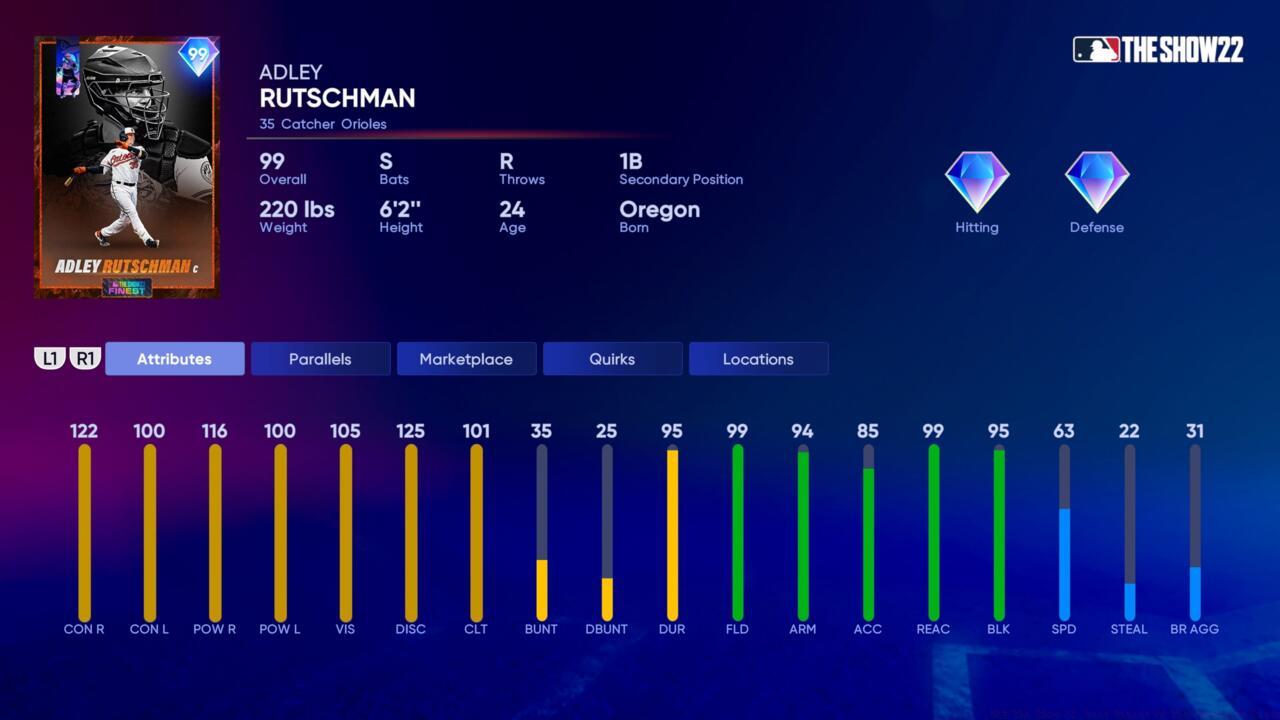Click the 35 Catcher Orioles subtitle text
This screenshot has width=1280, height=720.
click(x=320, y=124)
